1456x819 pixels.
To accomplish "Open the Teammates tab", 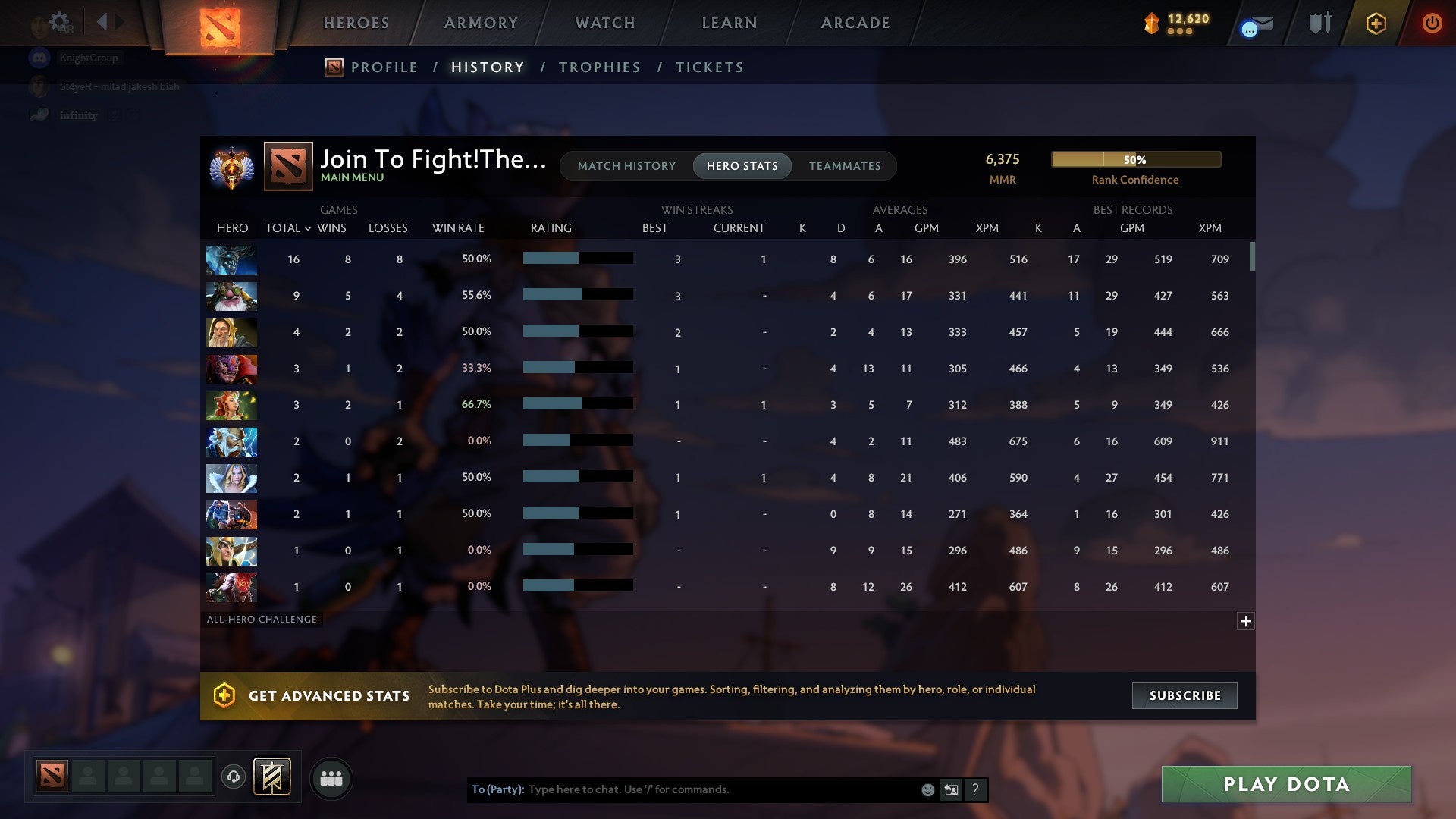I will tap(845, 166).
